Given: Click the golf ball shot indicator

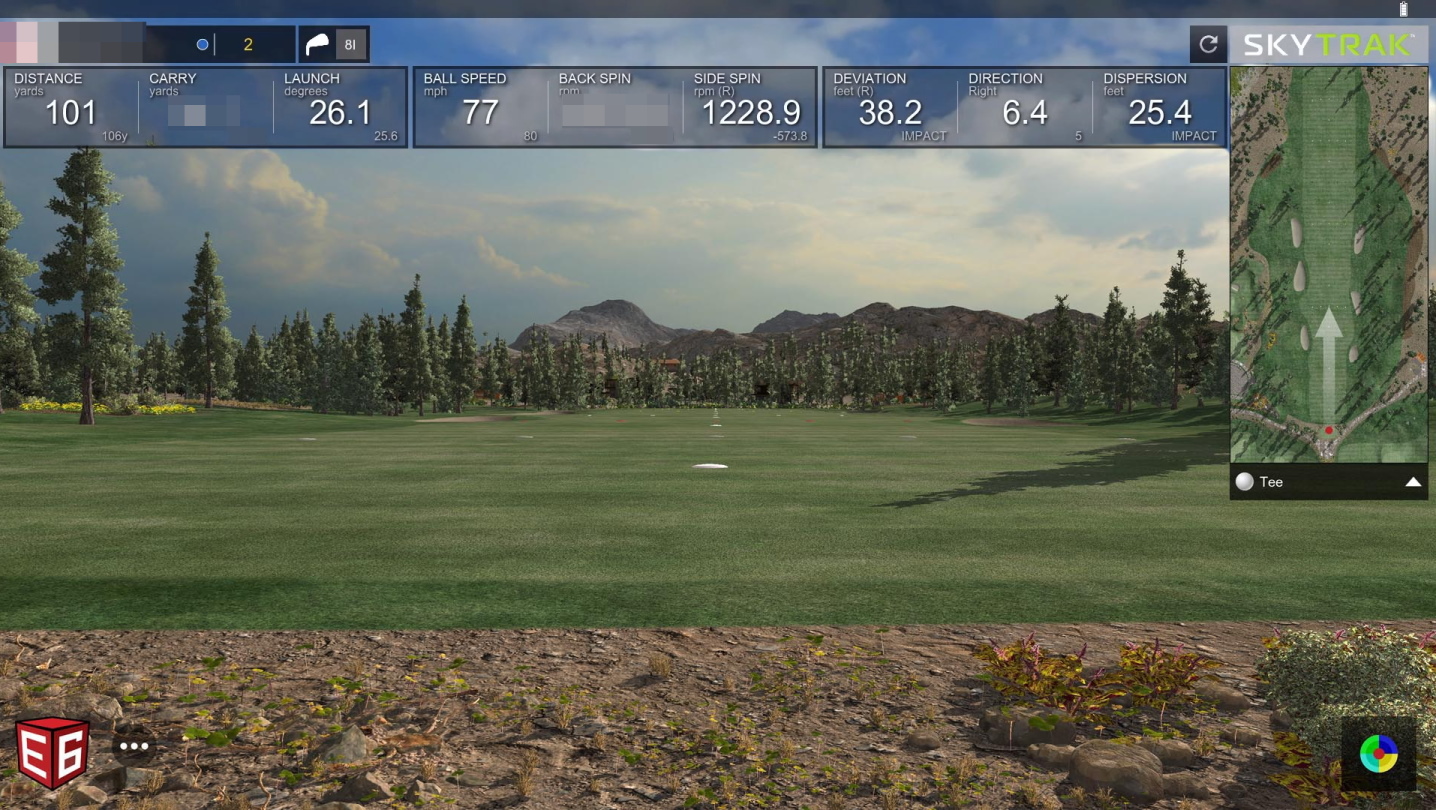Looking at the screenshot, I should [x=203, y=44].
